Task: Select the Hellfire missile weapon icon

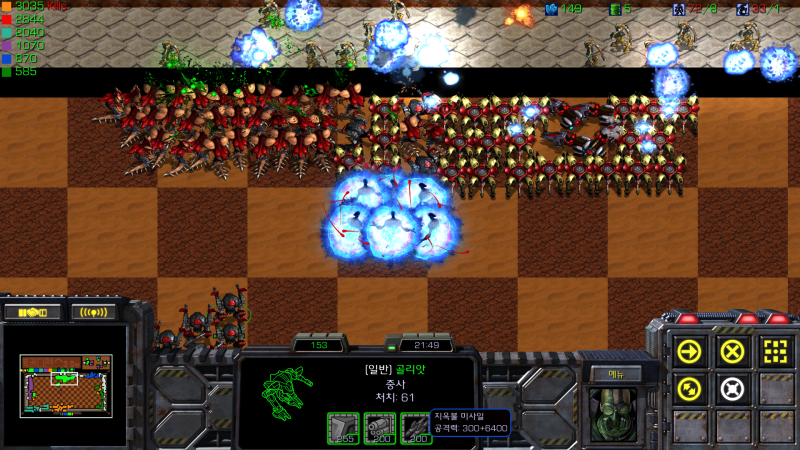Action: click(x=415, y=427)
